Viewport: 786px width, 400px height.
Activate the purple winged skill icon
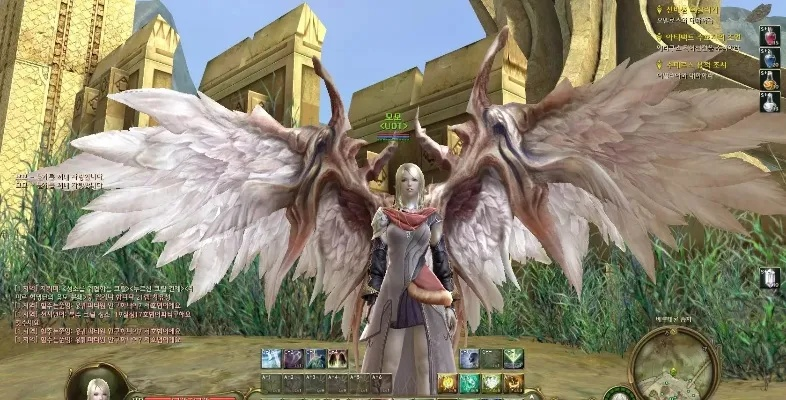point(293,359)
